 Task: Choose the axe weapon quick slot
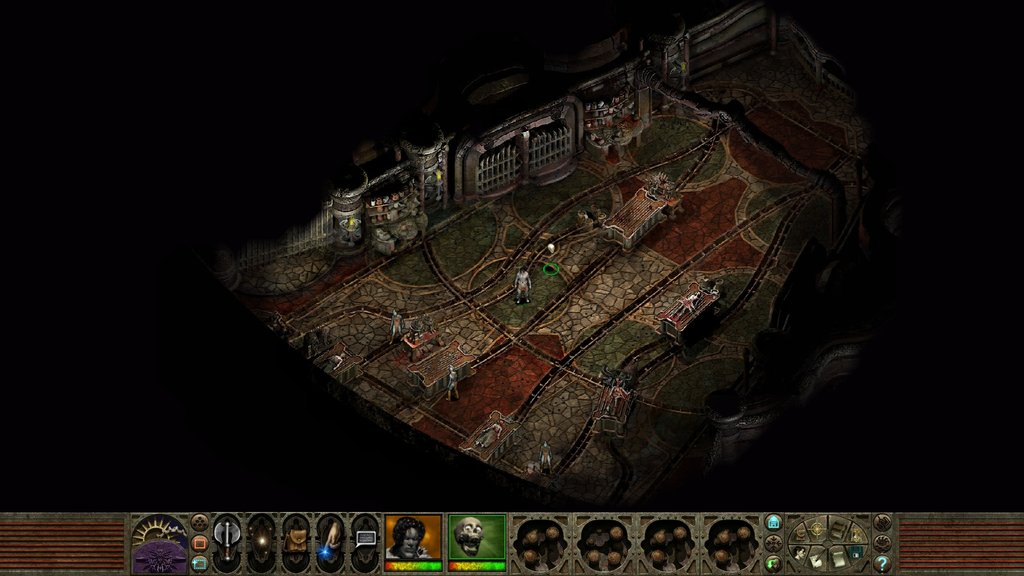pyautogui.click(x=227, y=540)
